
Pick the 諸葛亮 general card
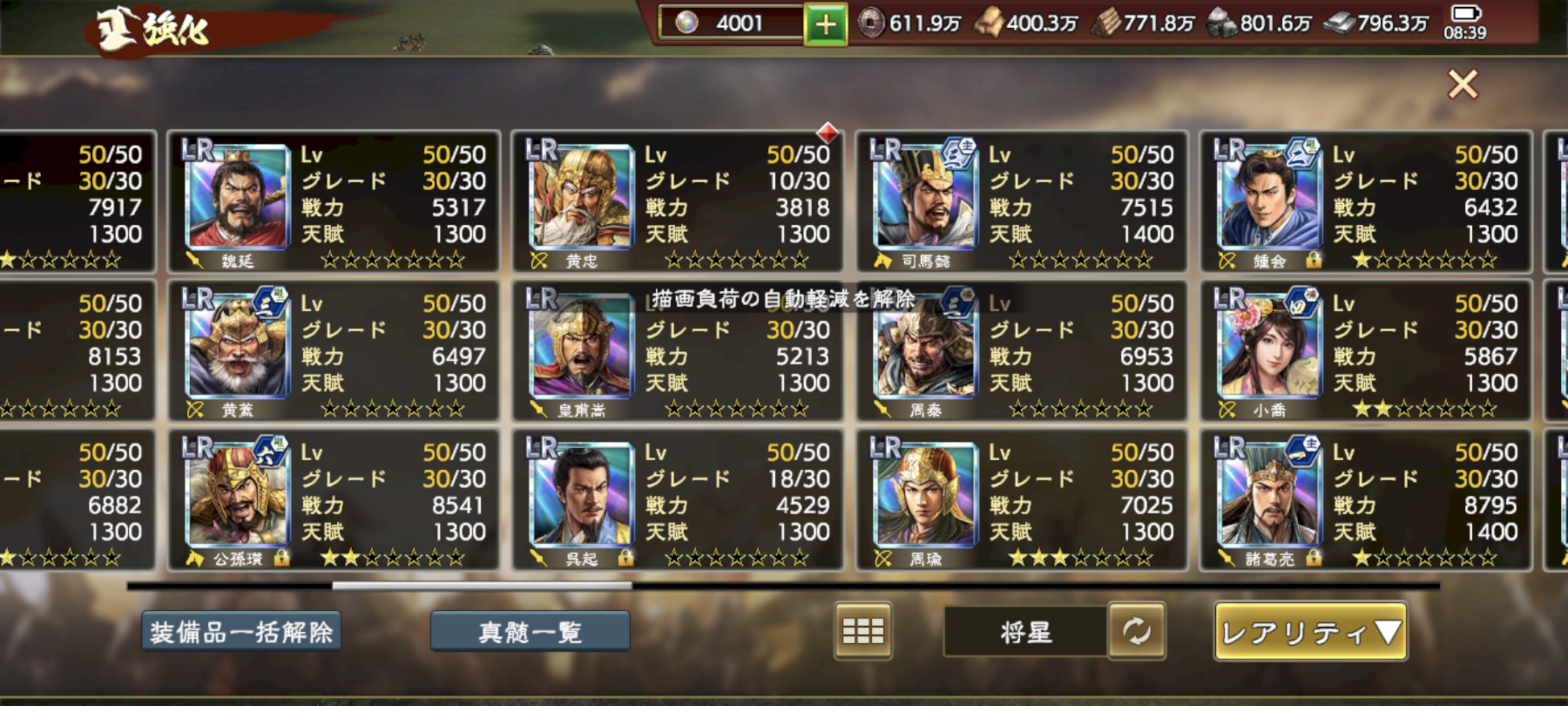[x=1365, y=499]
